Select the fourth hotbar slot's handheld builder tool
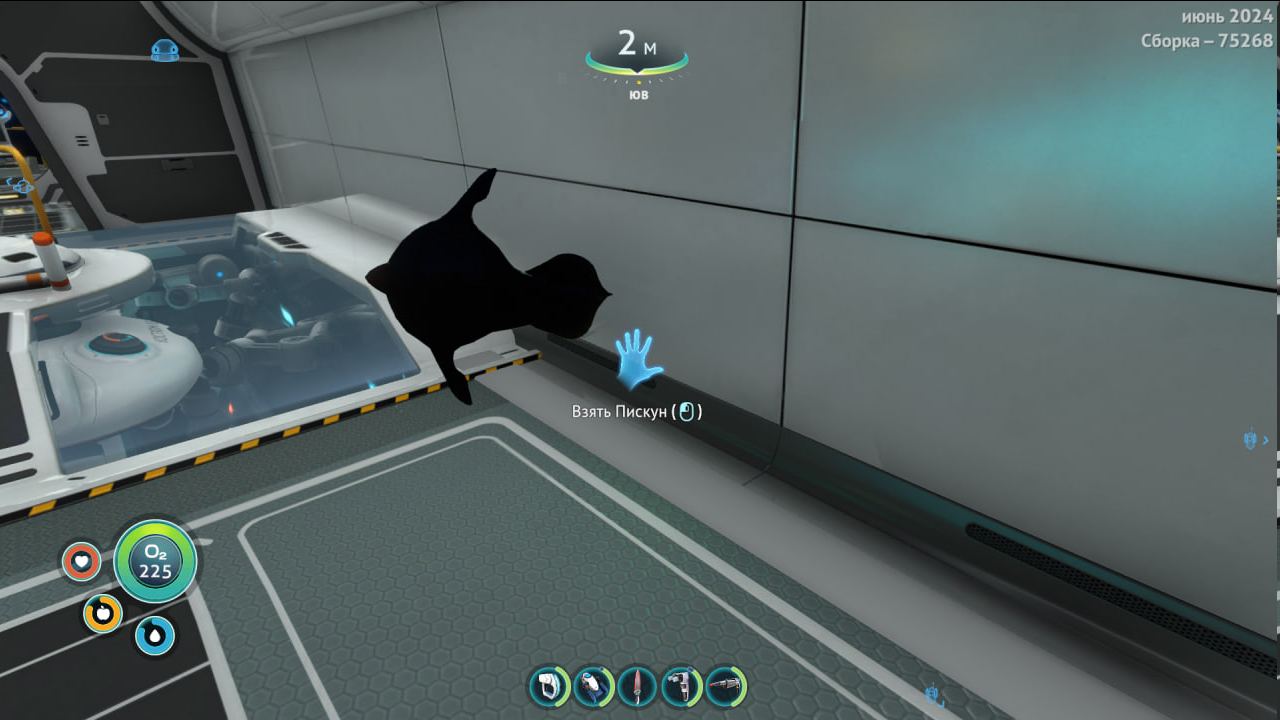 pyautogui.click(x=681, y=687)
